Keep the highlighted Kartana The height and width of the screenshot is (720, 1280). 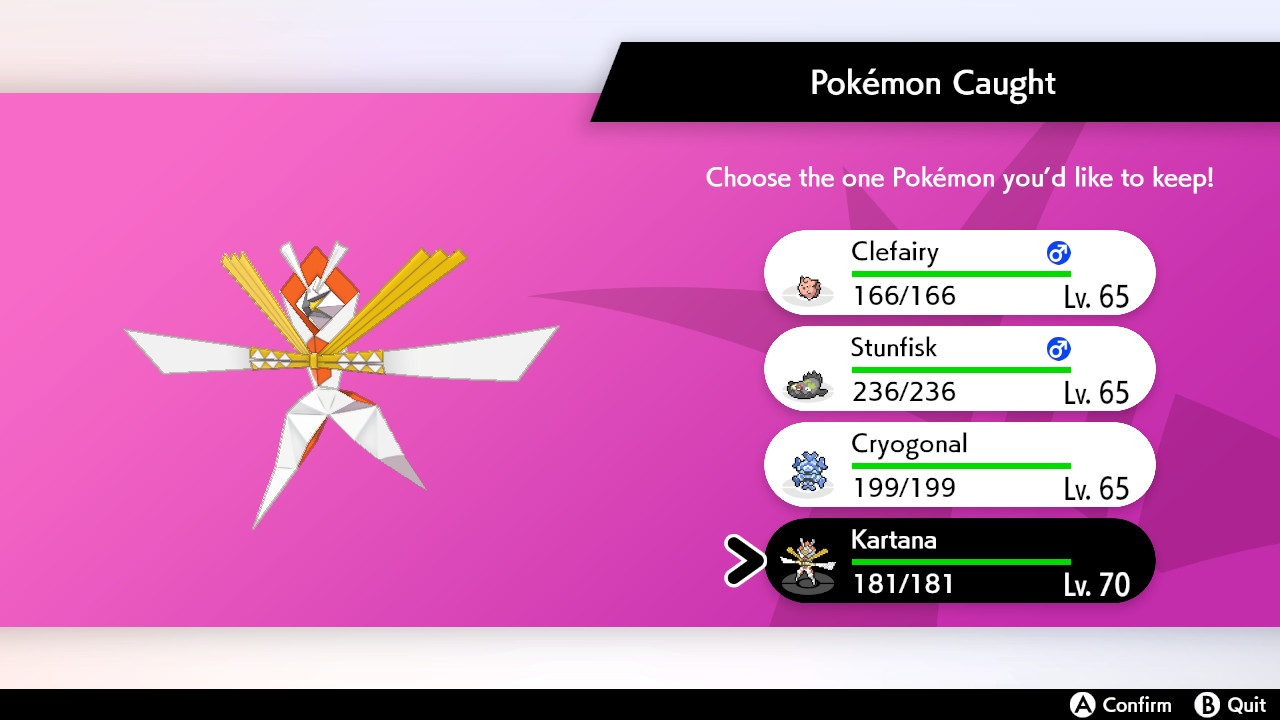(x=959, y=561)
